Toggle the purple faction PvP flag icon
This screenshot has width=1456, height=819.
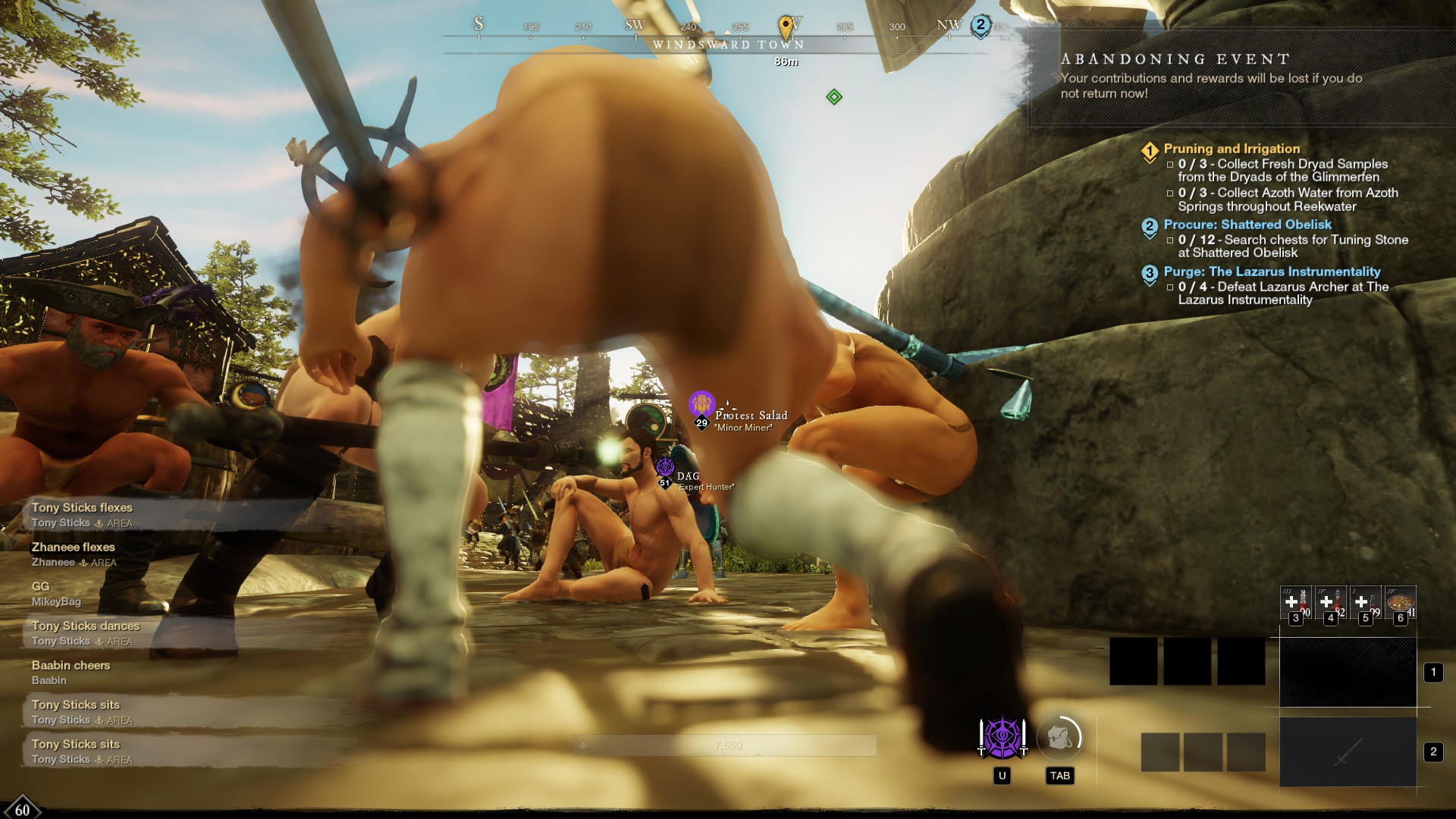[1002, 738]
